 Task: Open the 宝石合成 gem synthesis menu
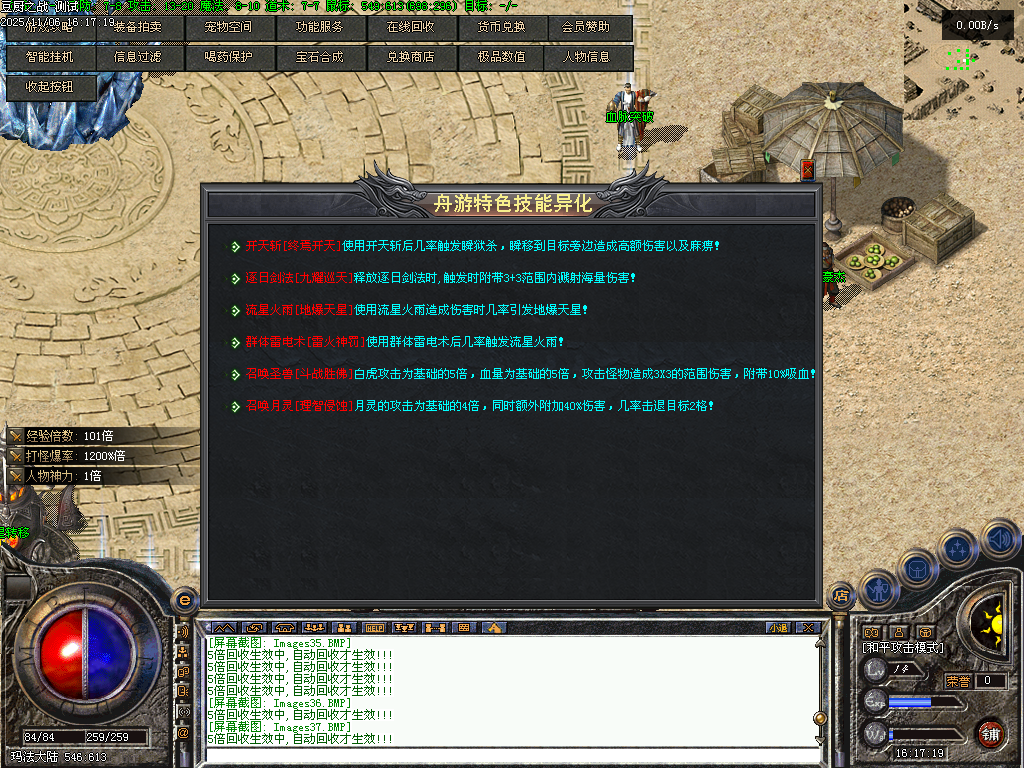click(319, 57)
